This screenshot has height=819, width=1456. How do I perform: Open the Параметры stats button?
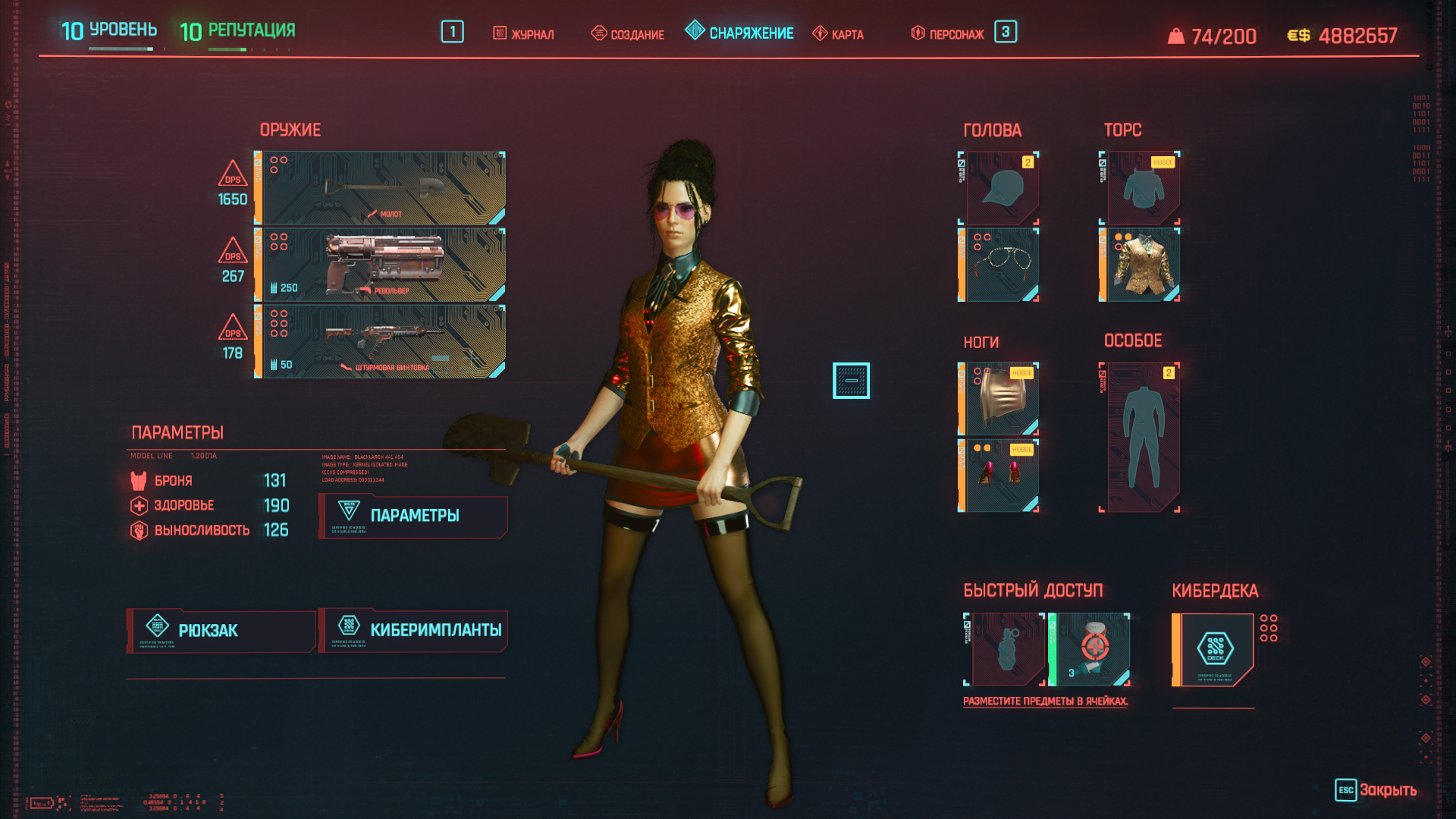point(413,516)
